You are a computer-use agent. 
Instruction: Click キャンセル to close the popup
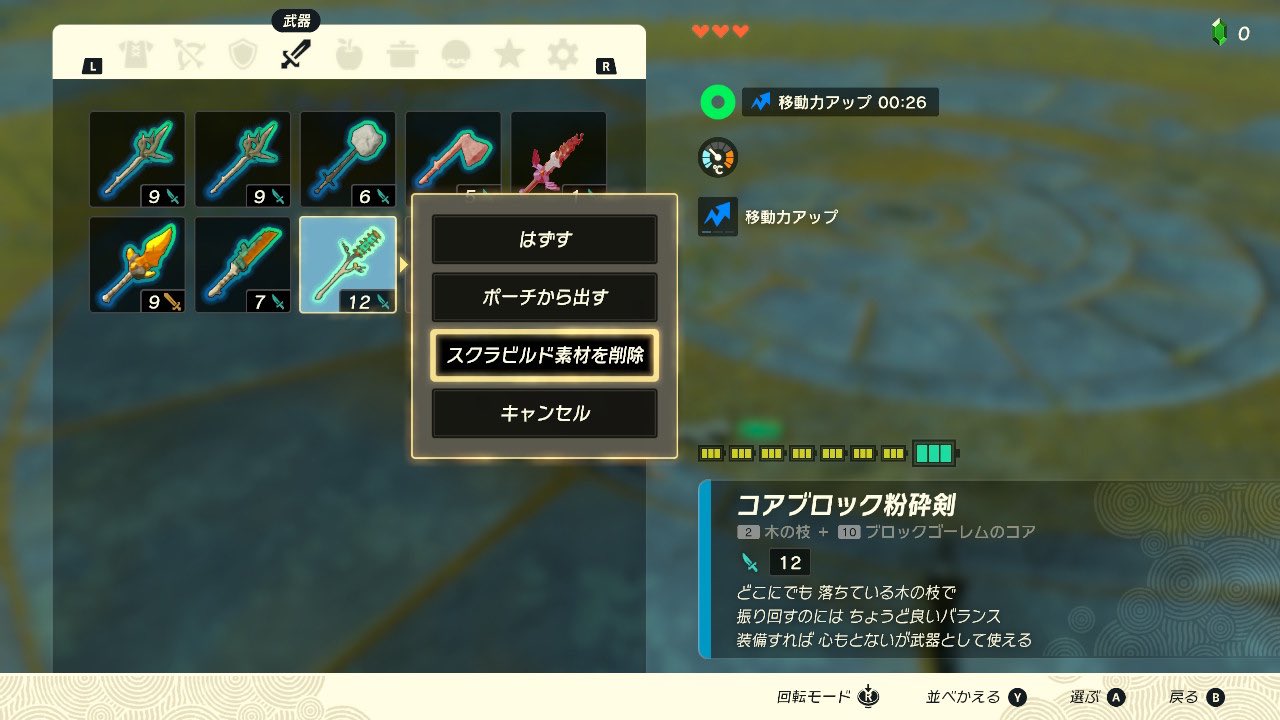[x=544, y=413]
